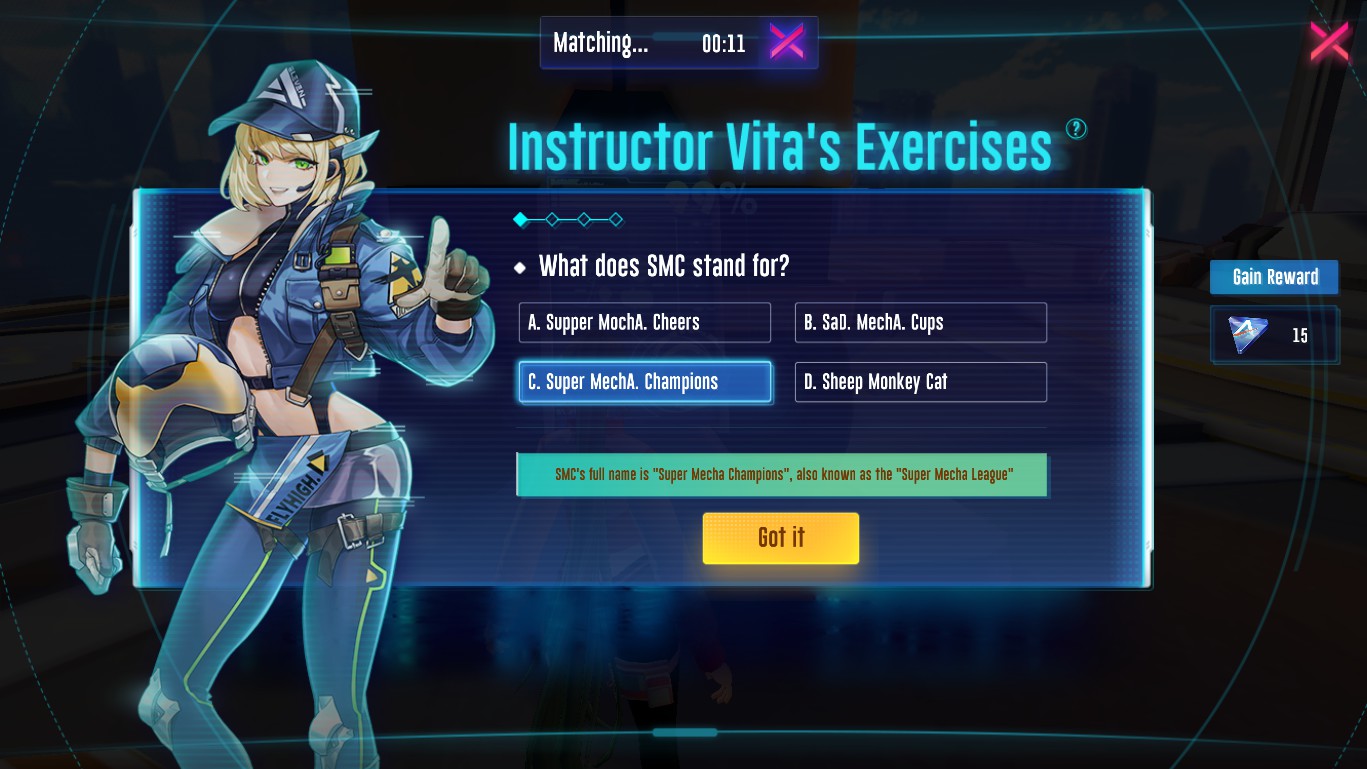Choose answer B. SaD. MechA. Cups

coord(920,323)
